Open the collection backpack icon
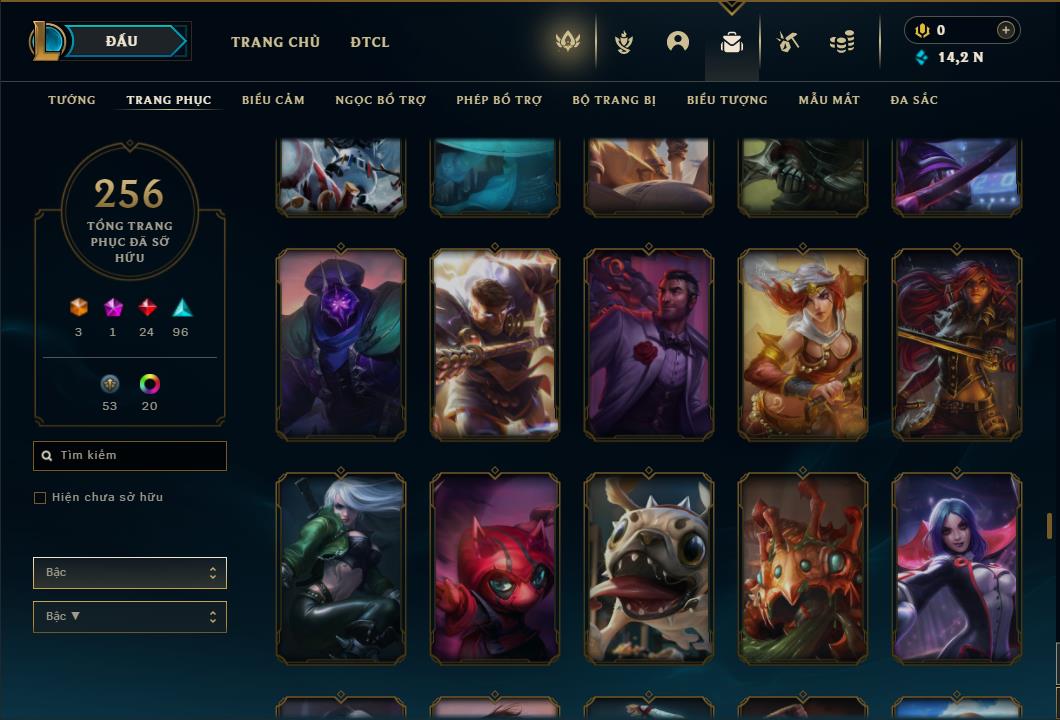The width and height of the screenshot is (1060, 720). pos(732,42)
